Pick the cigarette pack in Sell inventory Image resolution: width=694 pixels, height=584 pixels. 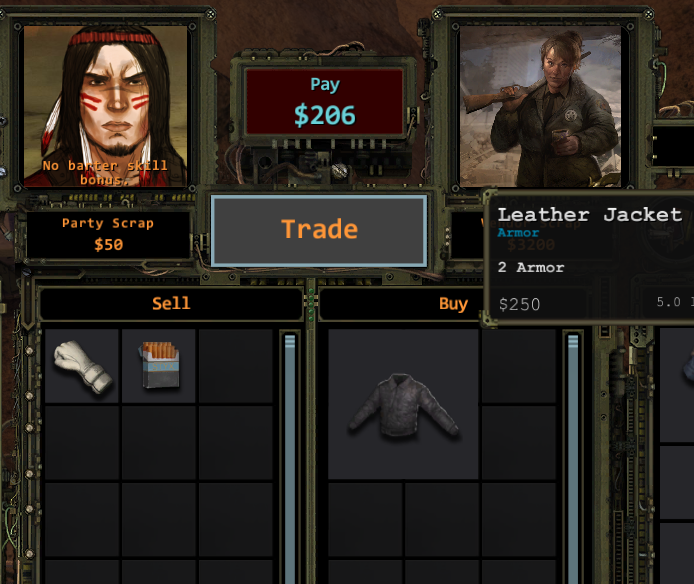coord(158,366)
